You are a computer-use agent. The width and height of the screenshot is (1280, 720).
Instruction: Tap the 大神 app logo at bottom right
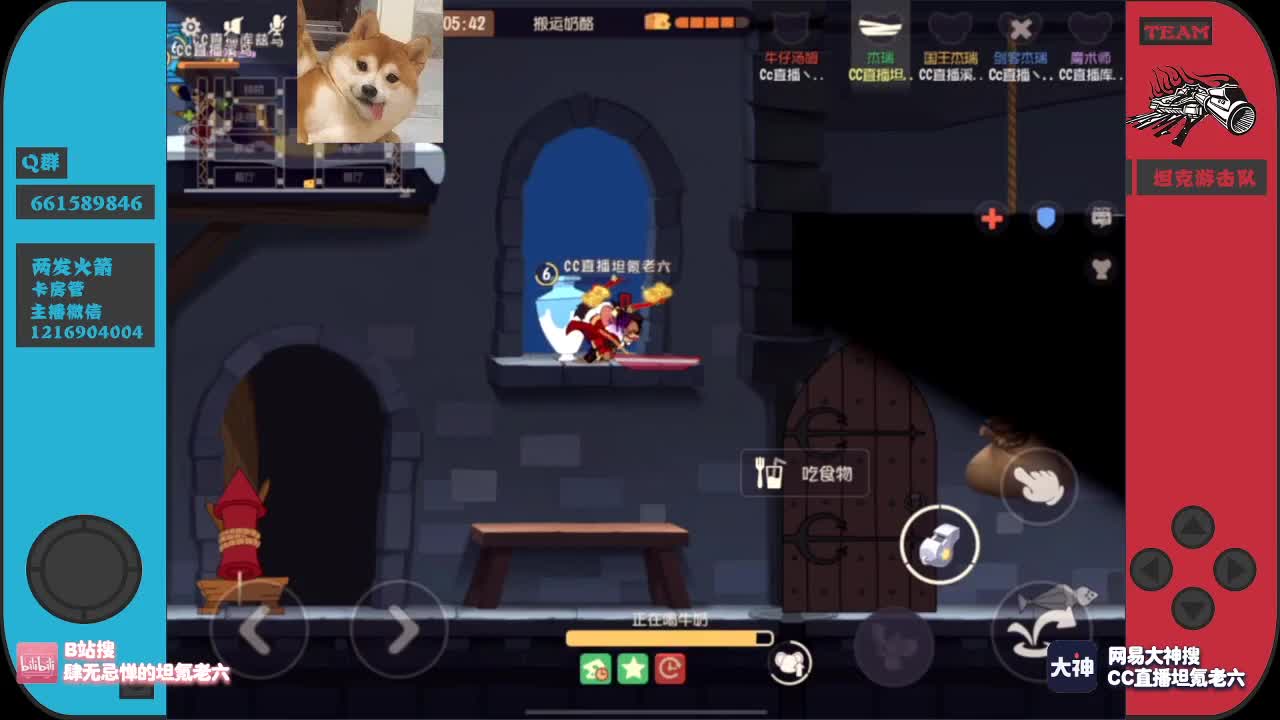(x=1071, y=668)
